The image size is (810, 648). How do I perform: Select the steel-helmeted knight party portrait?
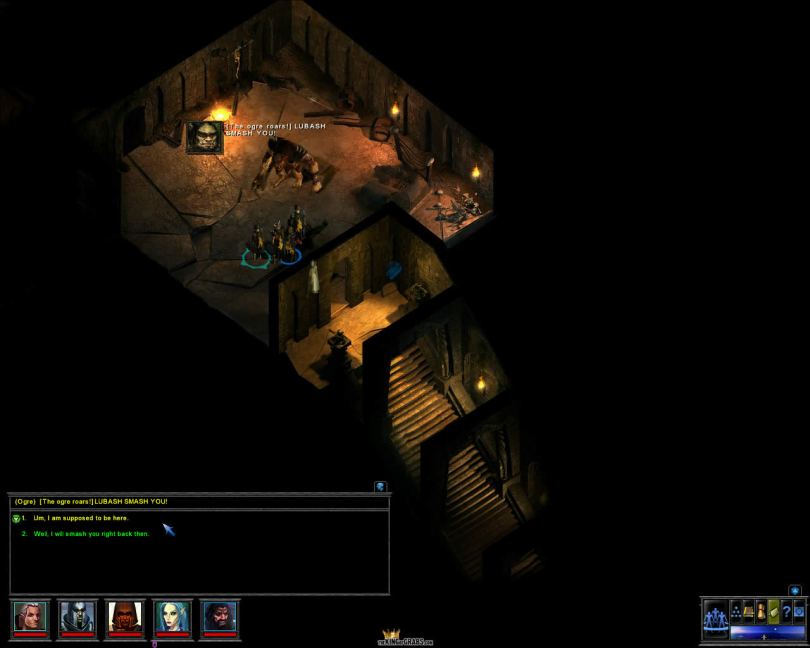[x=77, y=617]
